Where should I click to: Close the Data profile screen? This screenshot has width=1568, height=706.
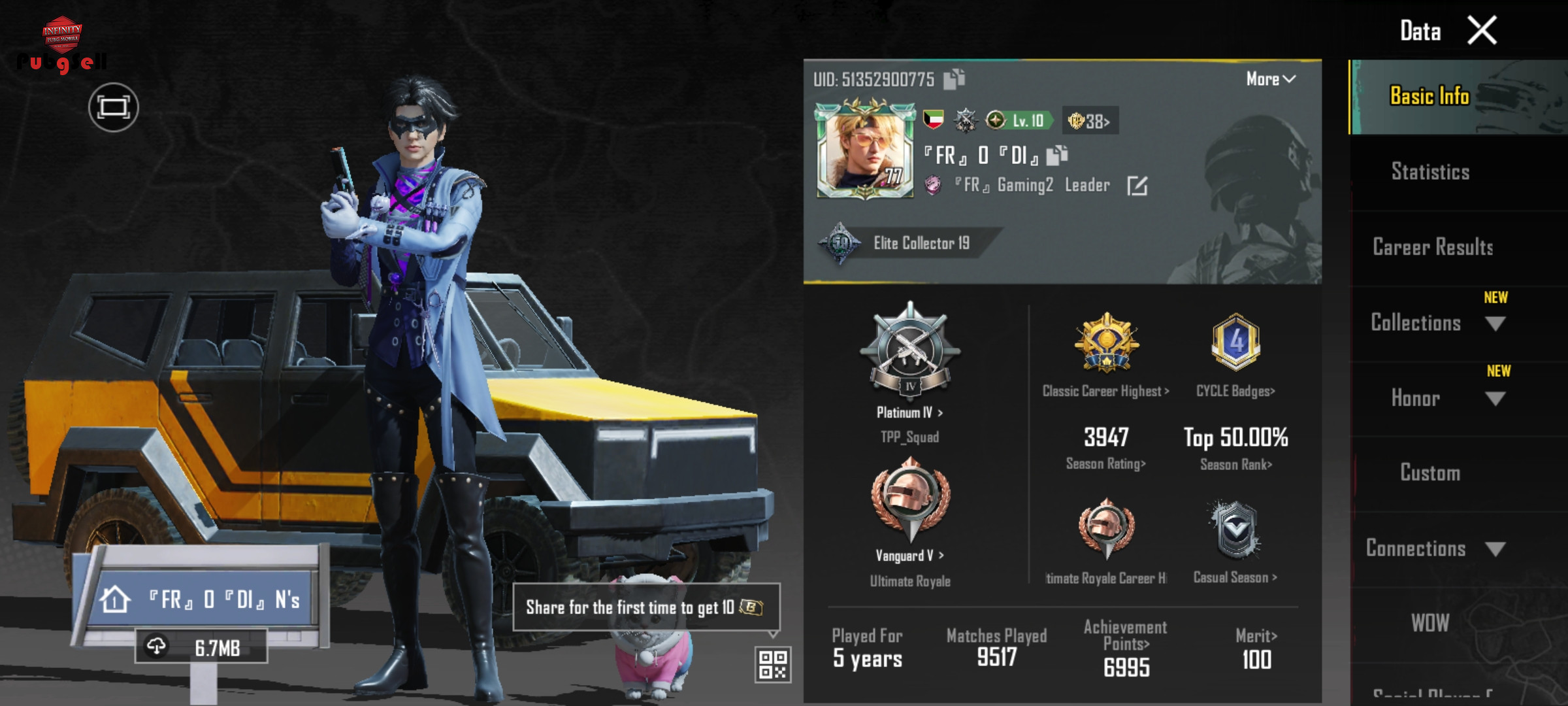click(x=1482, y=31)
